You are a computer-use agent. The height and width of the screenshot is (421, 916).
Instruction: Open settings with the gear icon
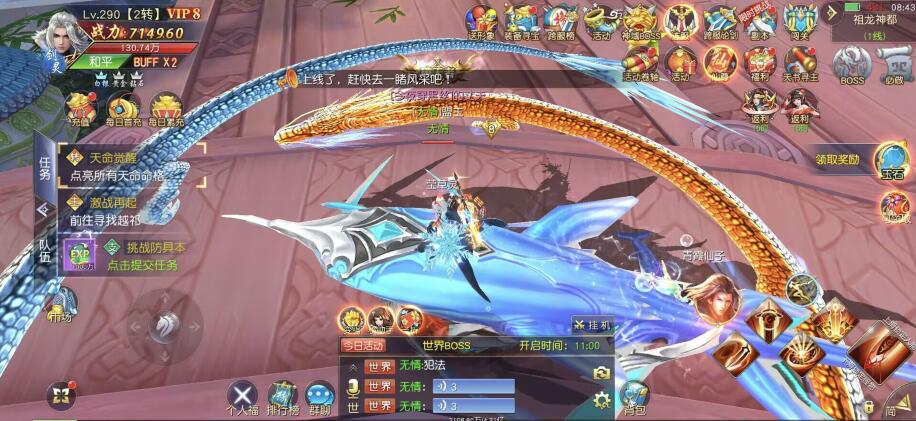[x=601, y=400]
